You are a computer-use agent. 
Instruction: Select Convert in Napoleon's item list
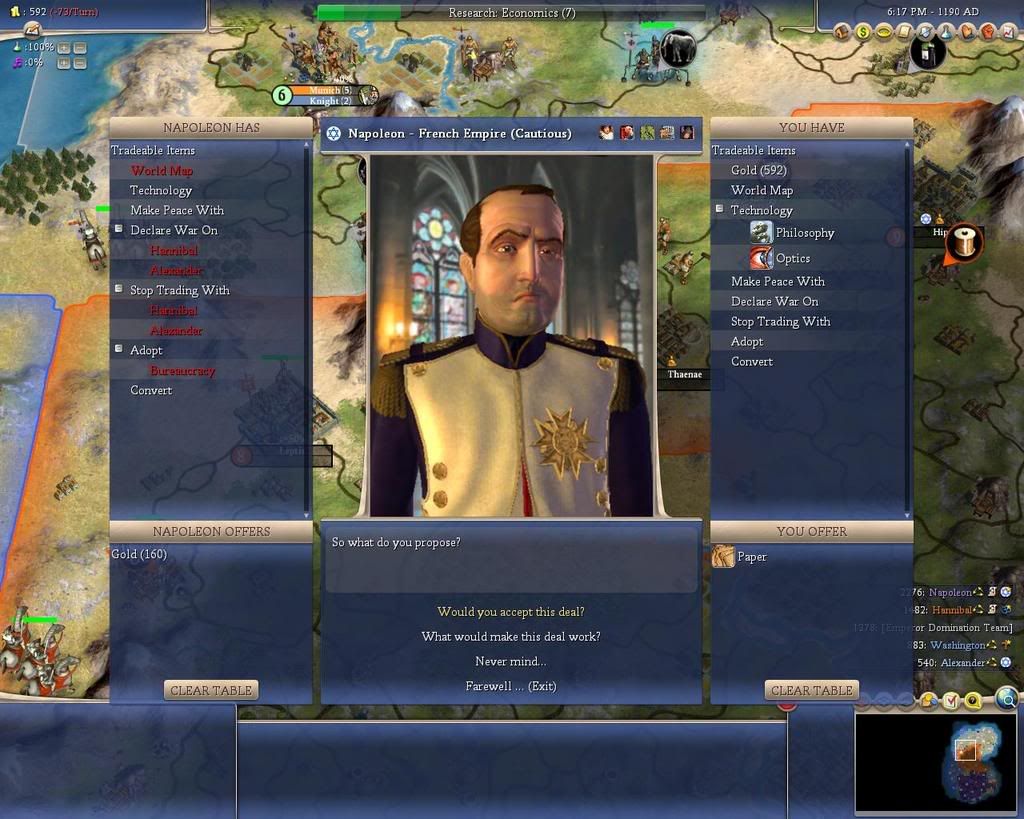coord(150,390)
